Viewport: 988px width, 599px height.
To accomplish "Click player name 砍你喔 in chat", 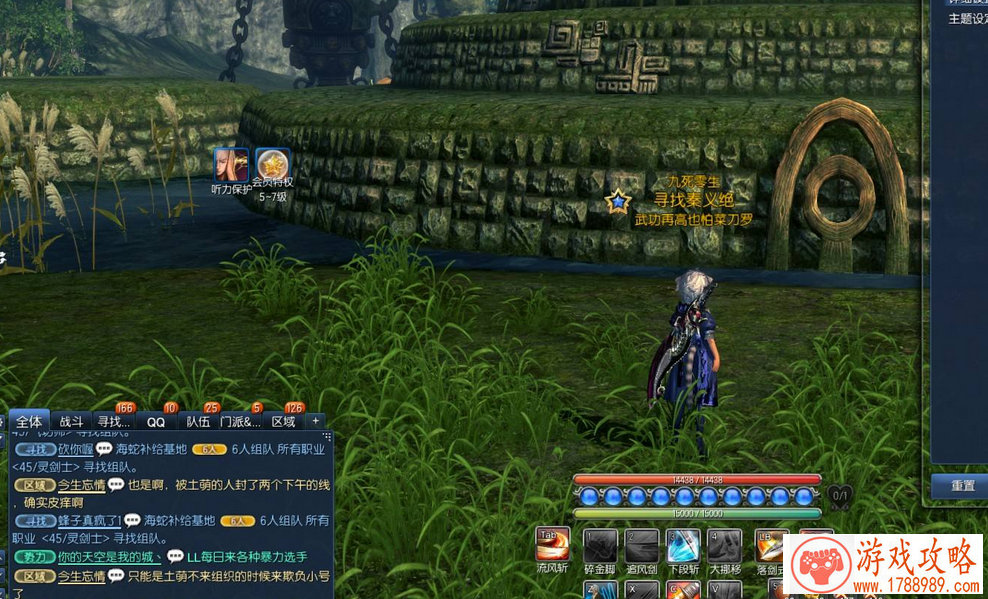I will tap(75, 449).
